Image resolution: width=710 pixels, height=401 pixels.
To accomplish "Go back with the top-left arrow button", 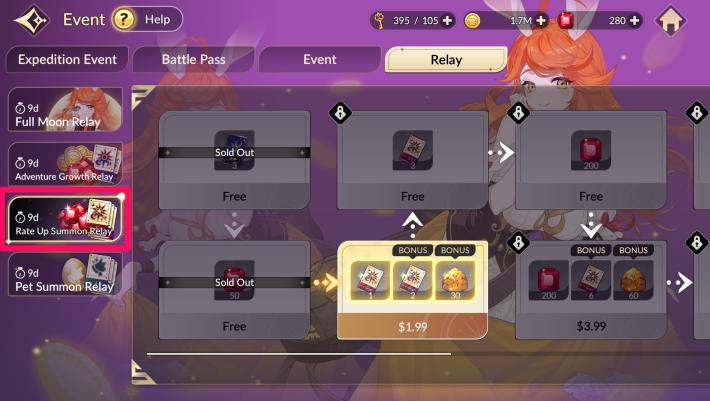I will [28, 20].
